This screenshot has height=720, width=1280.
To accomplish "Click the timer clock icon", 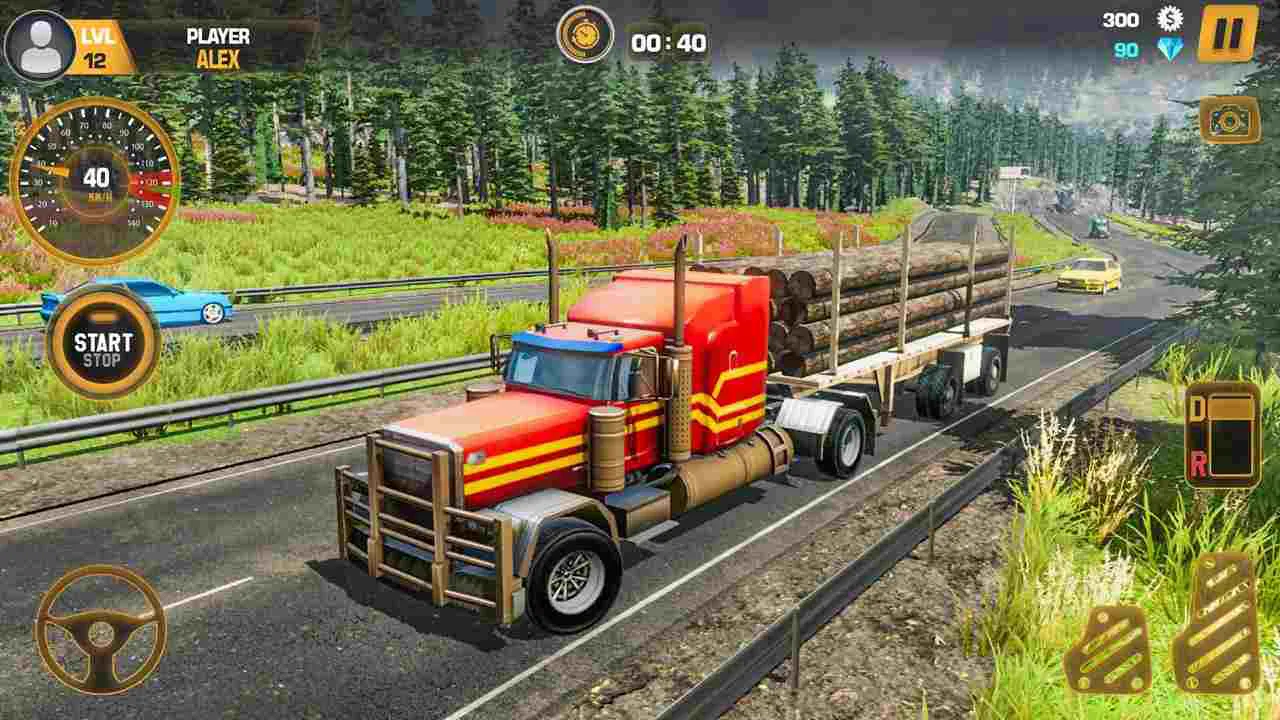I will [585, 33].
